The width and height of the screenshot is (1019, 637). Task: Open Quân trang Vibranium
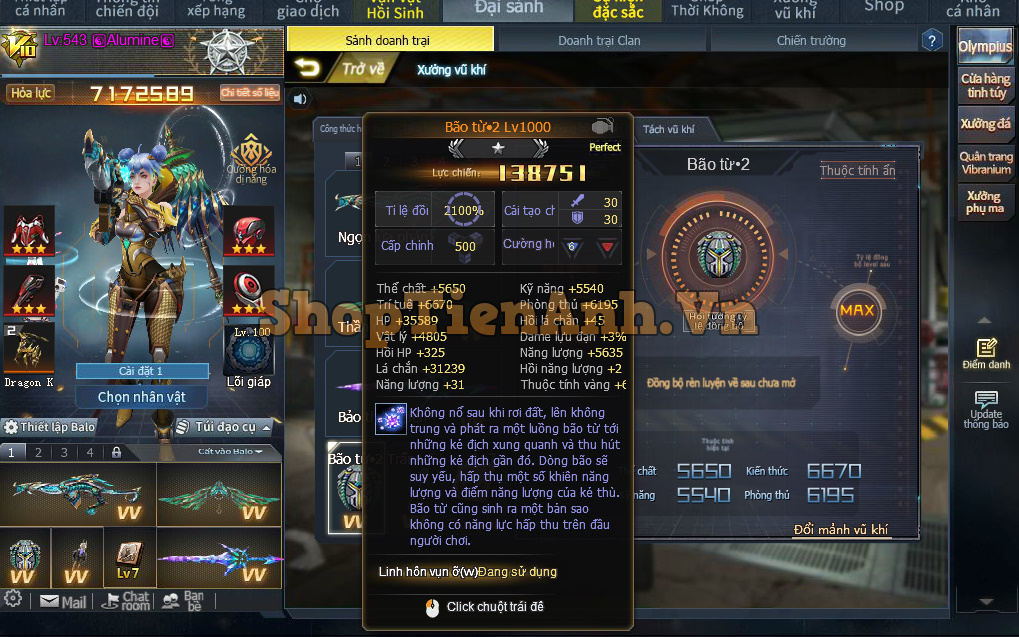985,163
